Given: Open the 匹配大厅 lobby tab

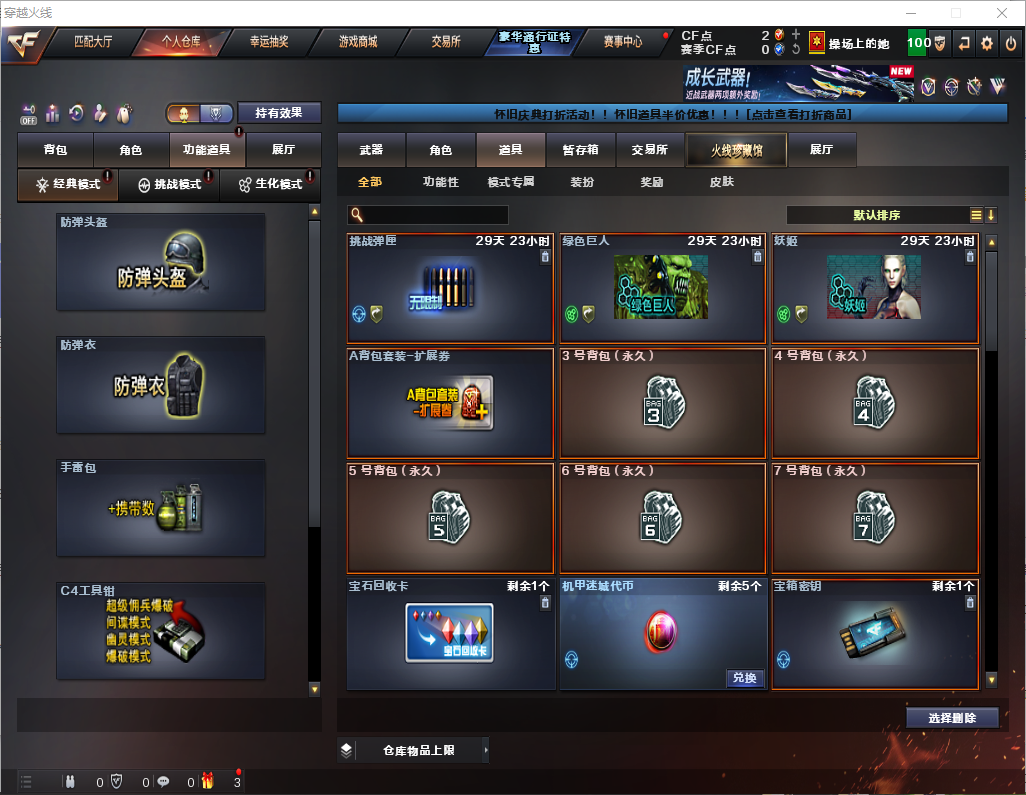Looking at the screenshot, I should 94,42.
